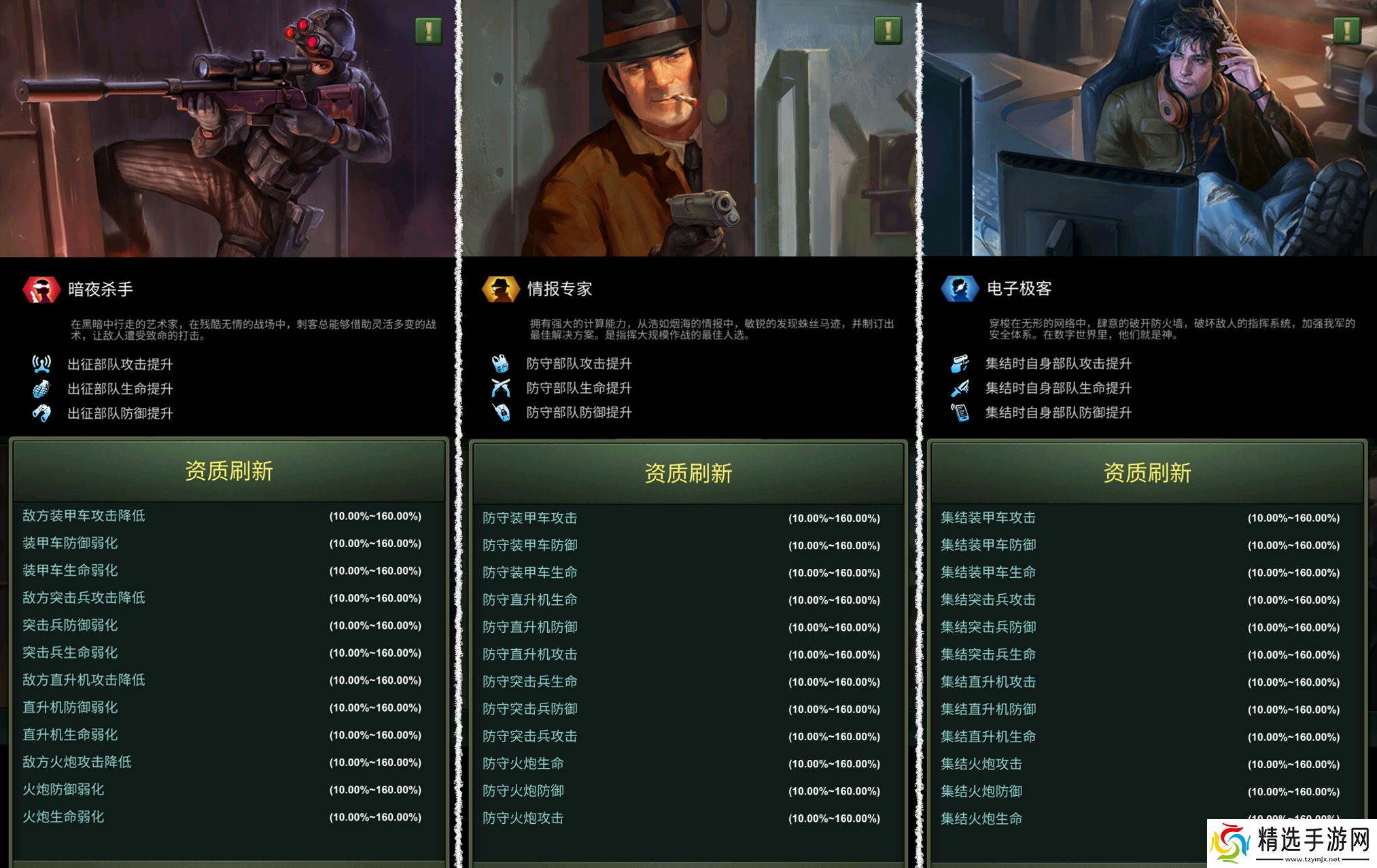Select the 资质刷新 header under 情报专家
Screen dimensions: 1377x868
(x=687, y=470)
